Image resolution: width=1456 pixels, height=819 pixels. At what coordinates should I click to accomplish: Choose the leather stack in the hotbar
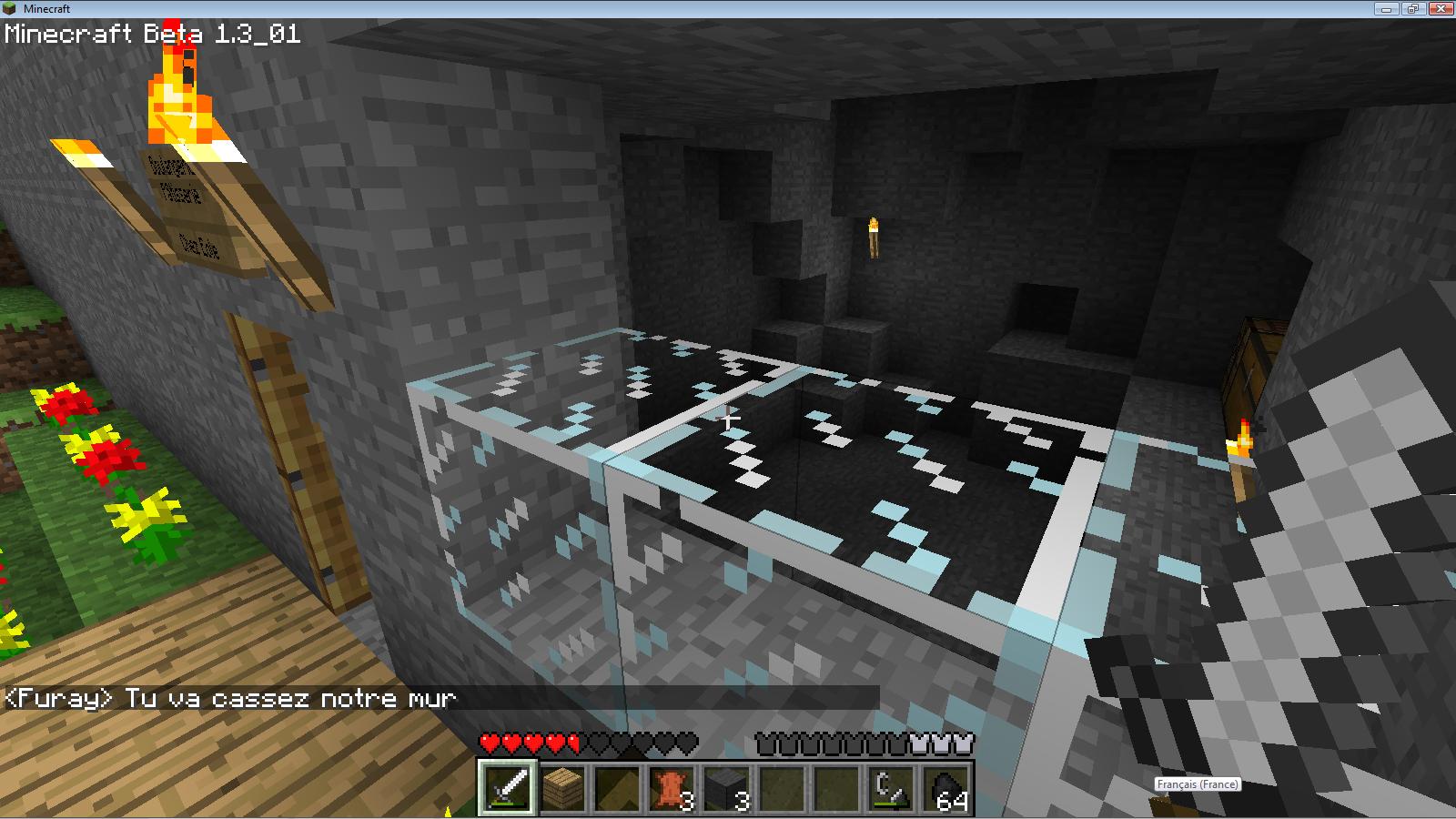pyautogui.click(x=672, y=787)
